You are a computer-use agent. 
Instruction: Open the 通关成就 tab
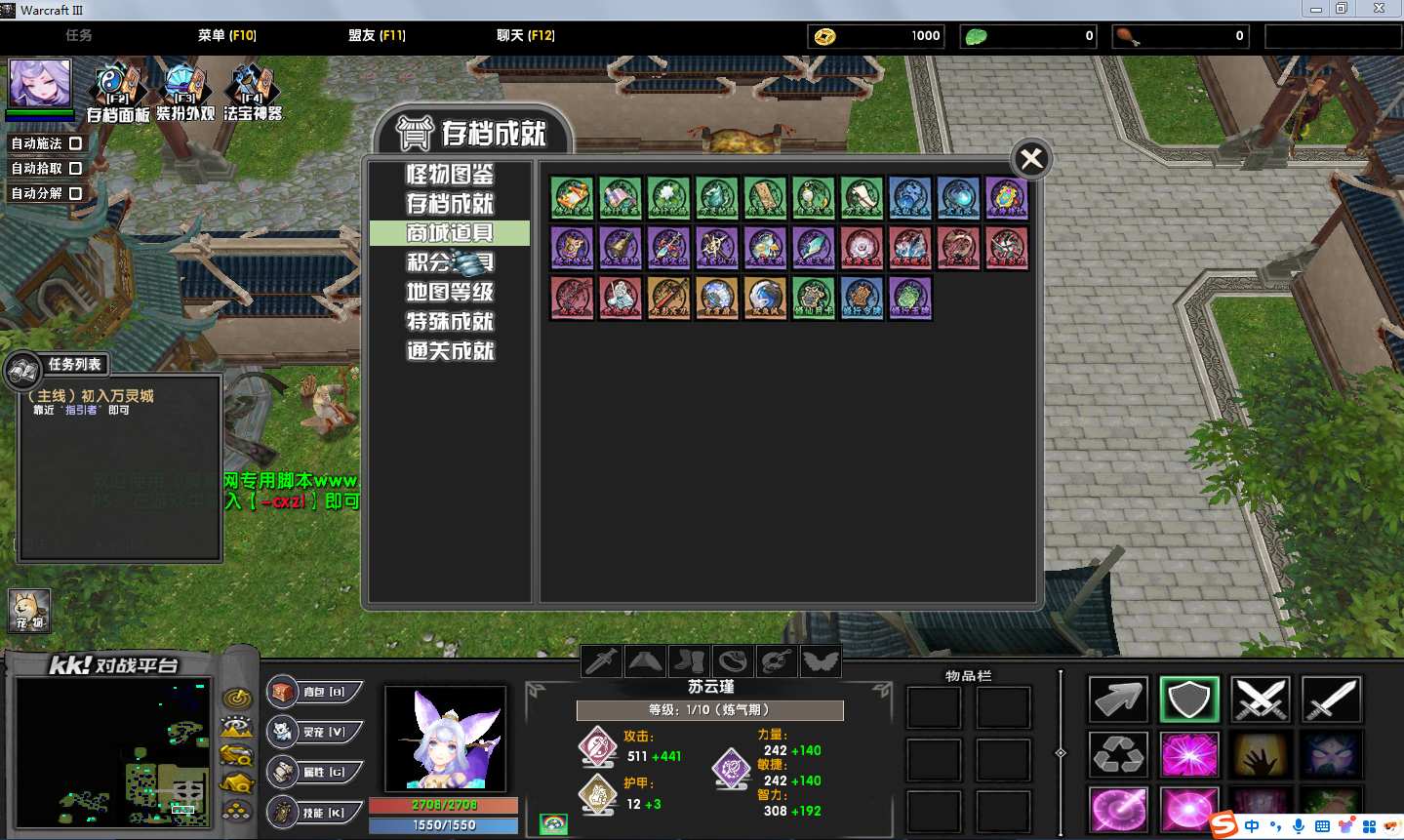tap(450, 350)
